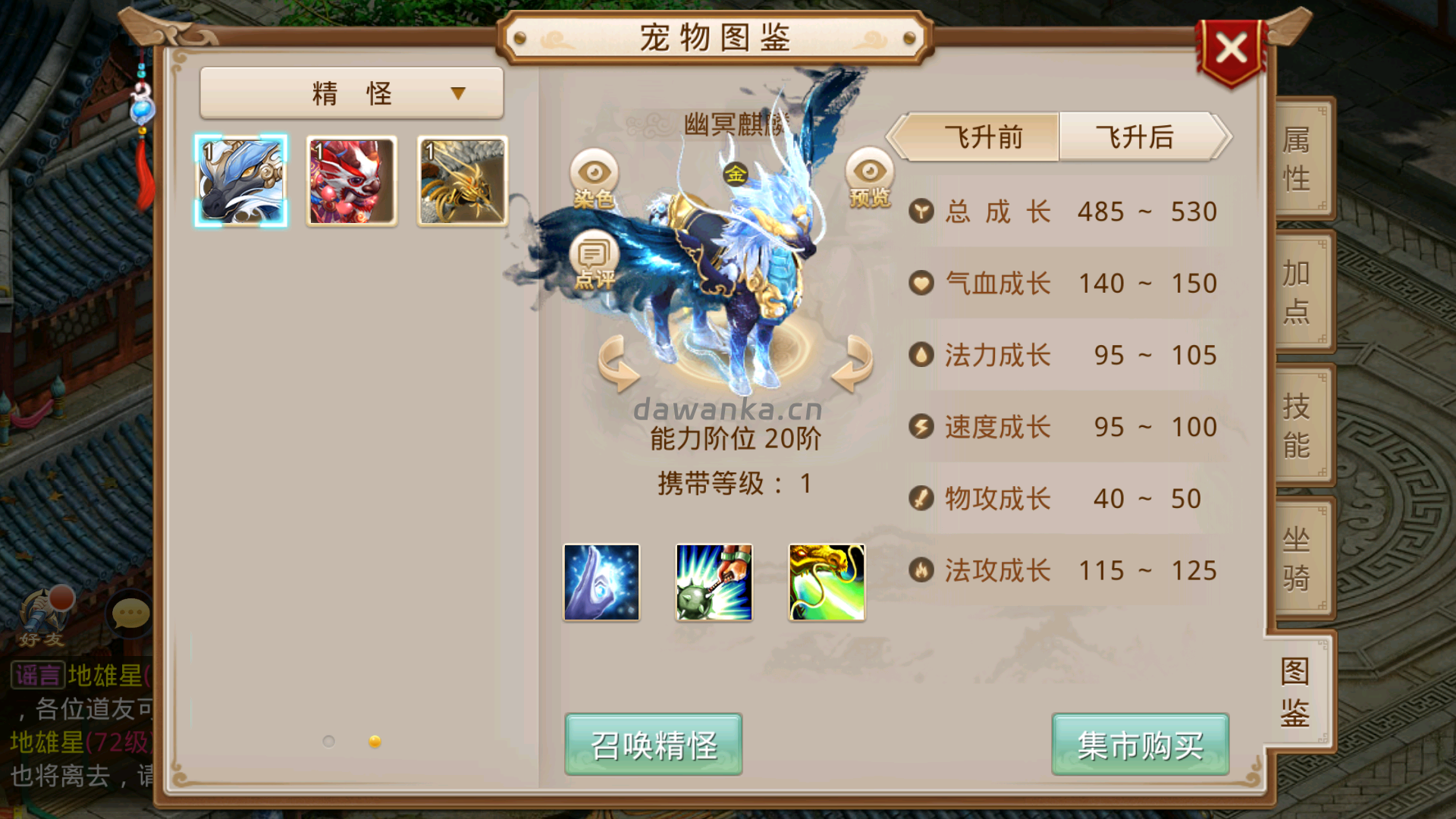Select the golden dragon skill icon
The height and width of the screenshot is (819, 1456).
click(826, 582)
